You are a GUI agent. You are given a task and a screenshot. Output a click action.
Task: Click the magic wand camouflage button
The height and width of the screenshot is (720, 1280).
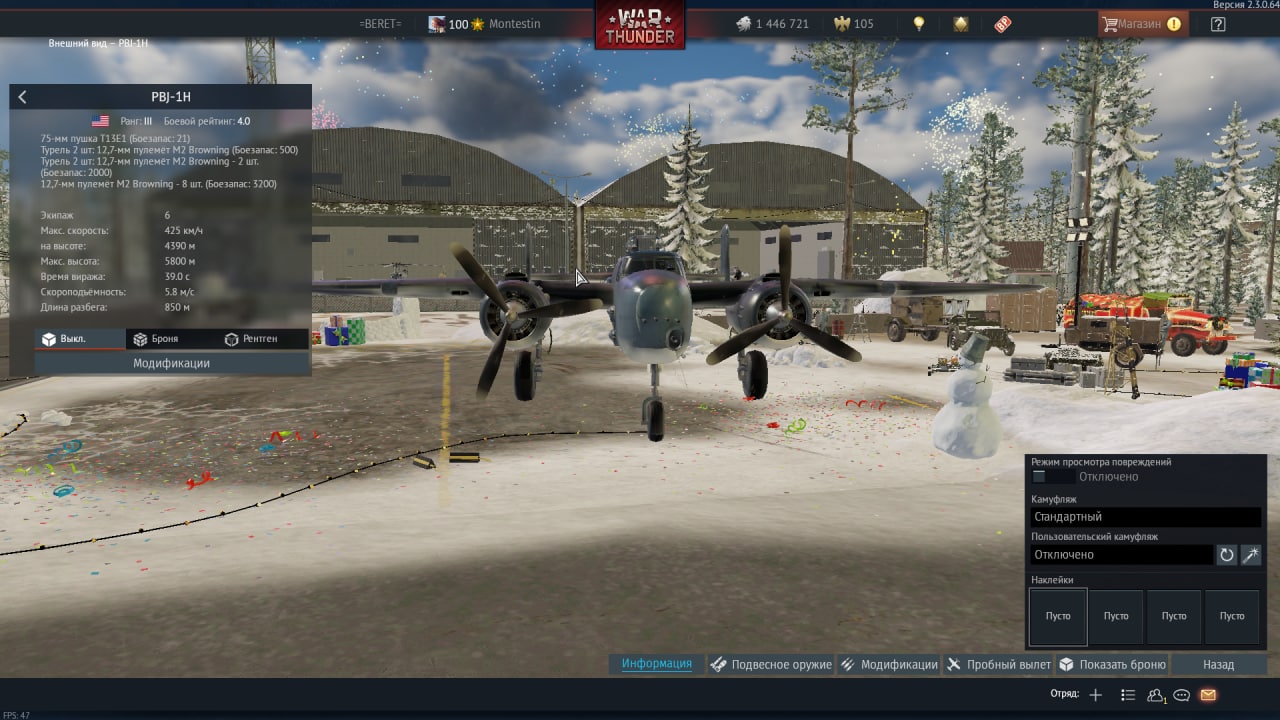tap(1251, 555)
